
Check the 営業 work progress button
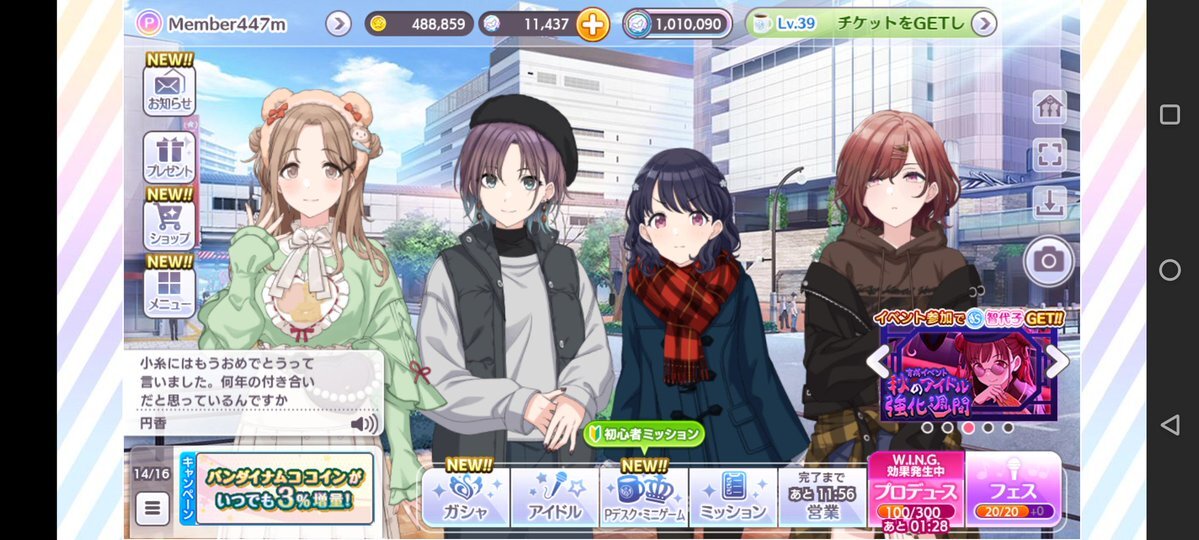pyautogui.click(x=821, y=497)
